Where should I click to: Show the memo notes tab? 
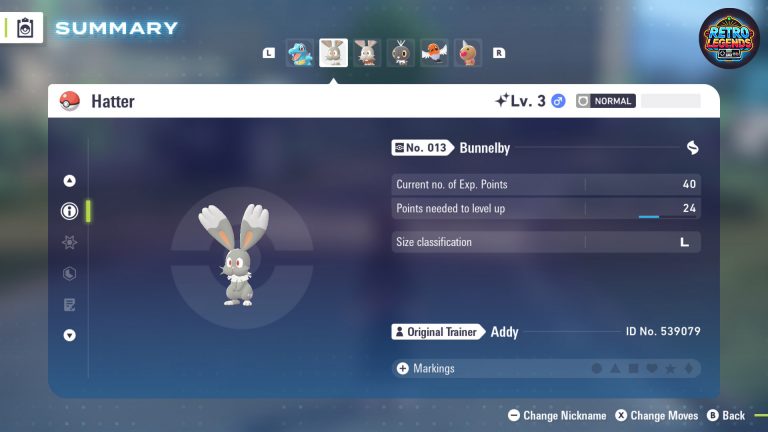69,304
